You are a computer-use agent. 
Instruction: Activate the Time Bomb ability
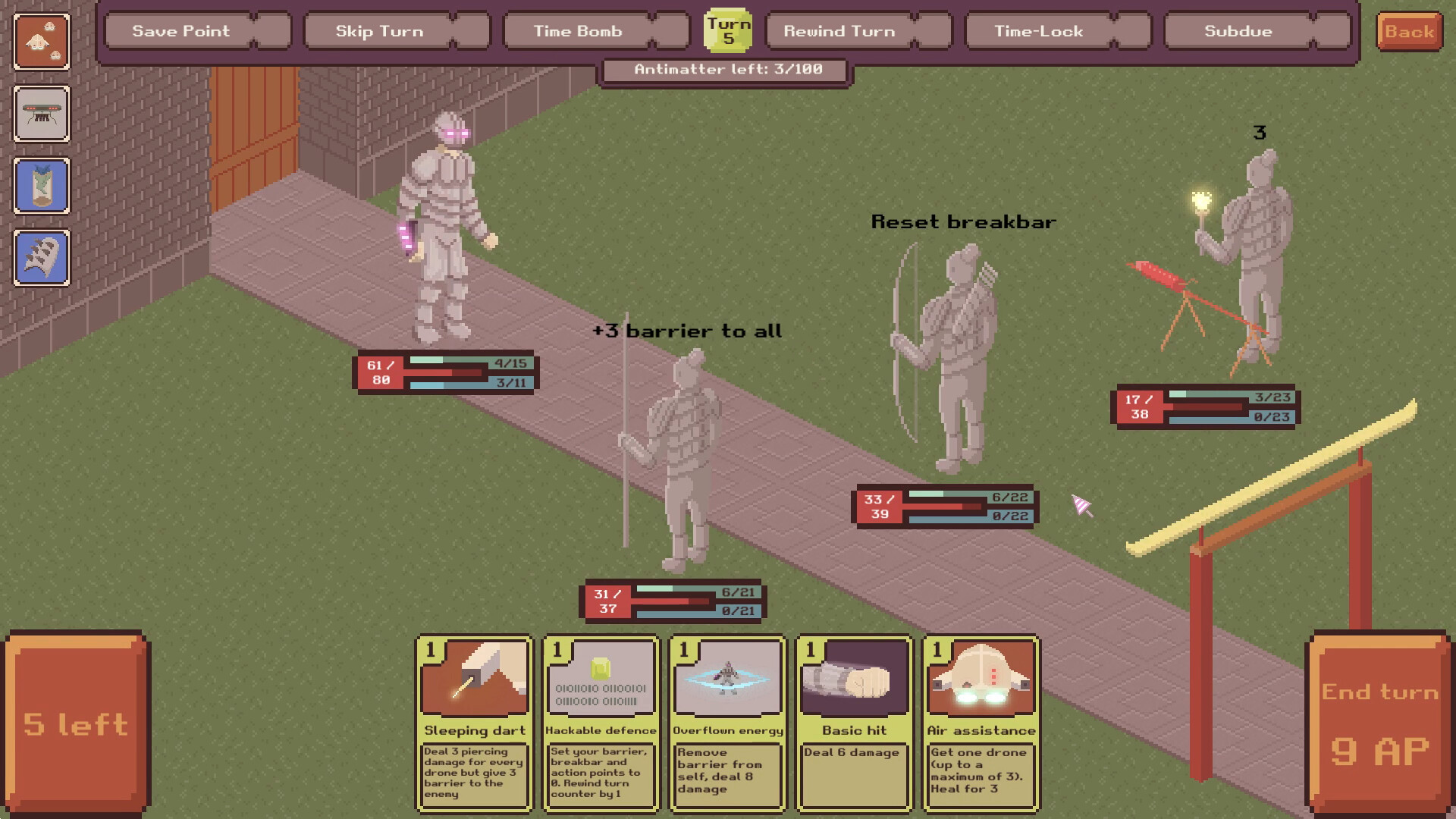[576, 31]
